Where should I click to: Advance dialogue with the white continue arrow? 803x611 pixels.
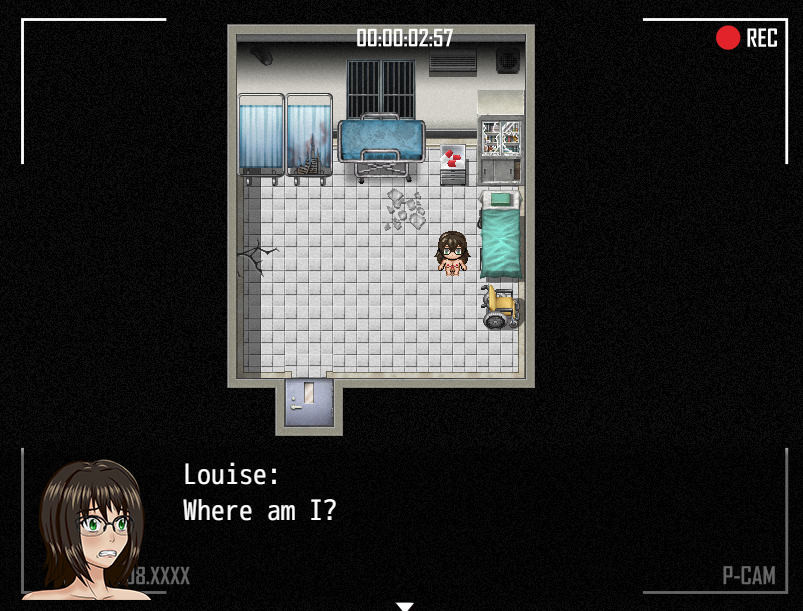click(x=404, y=605)
